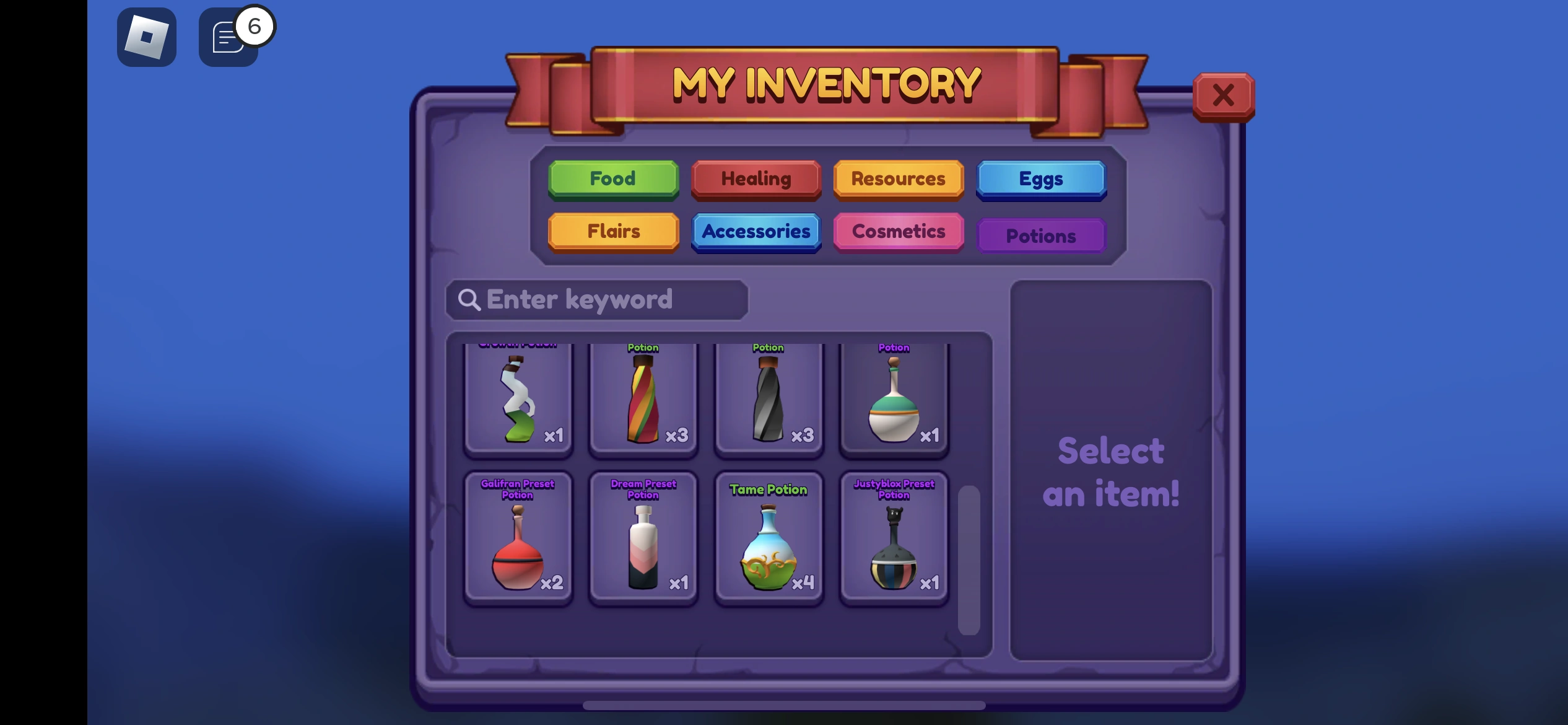Switch to the Food category
The image size is (1568, 725).
(x=613, y=179)
